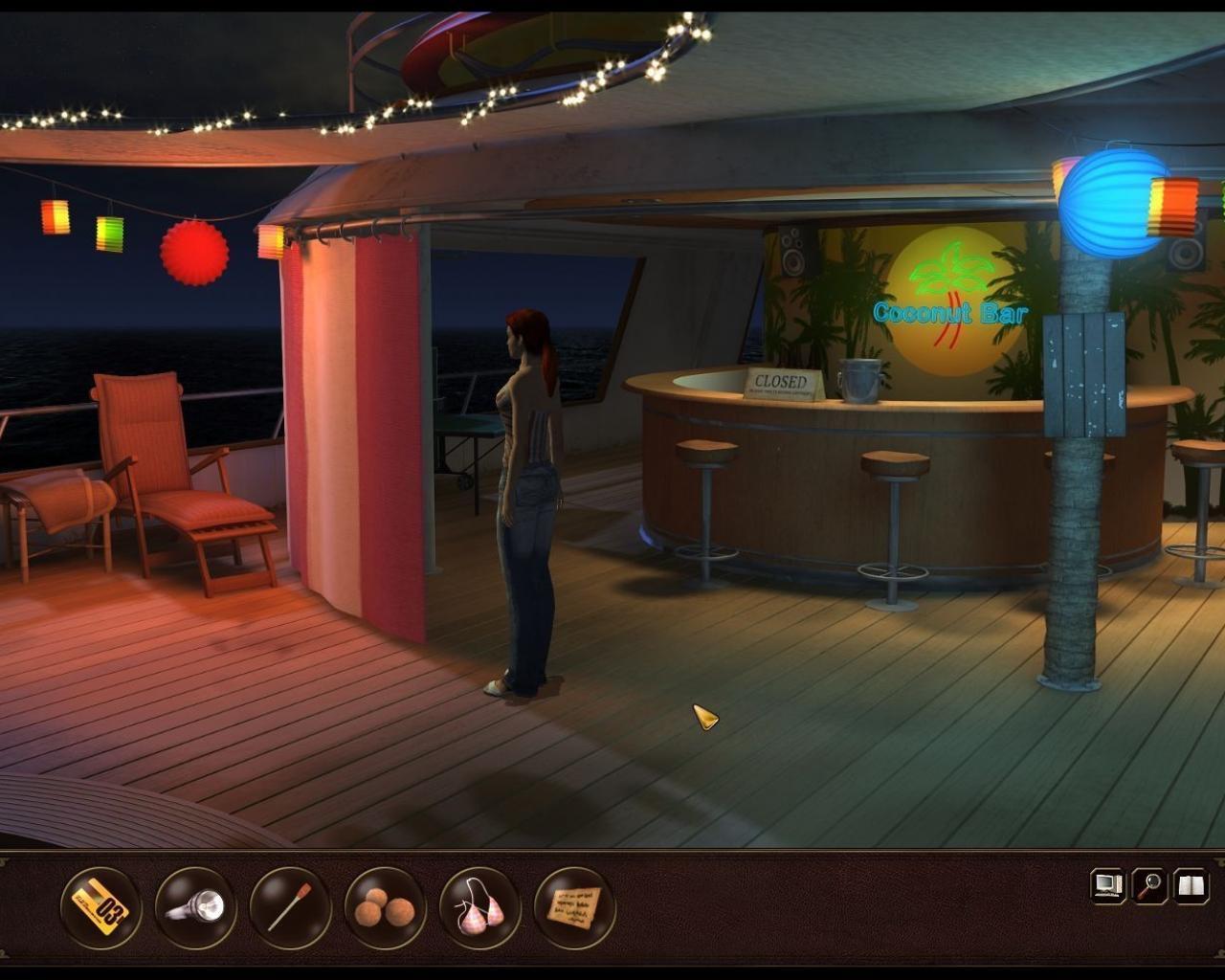
Task: Choose the bikini top inventory item
Action: 479,909
